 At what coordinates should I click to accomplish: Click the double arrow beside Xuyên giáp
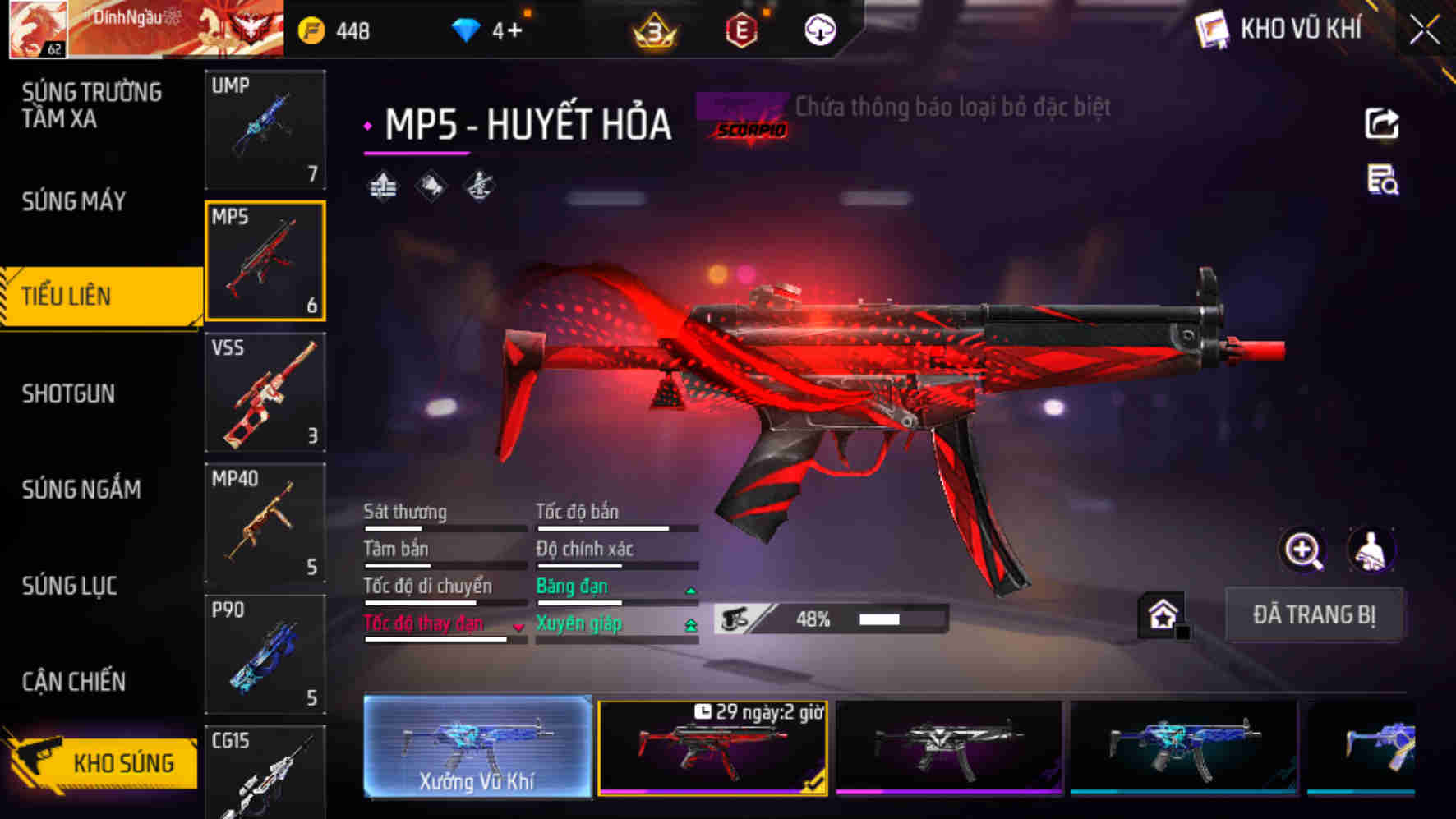point(690,624)
